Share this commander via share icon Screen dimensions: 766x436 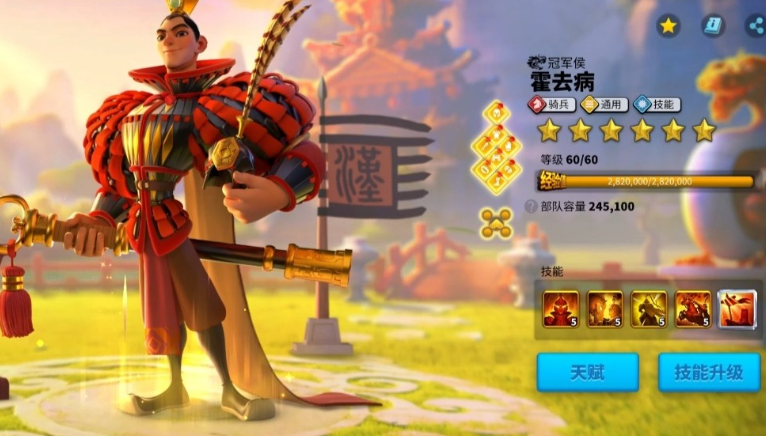pos(755,26)
